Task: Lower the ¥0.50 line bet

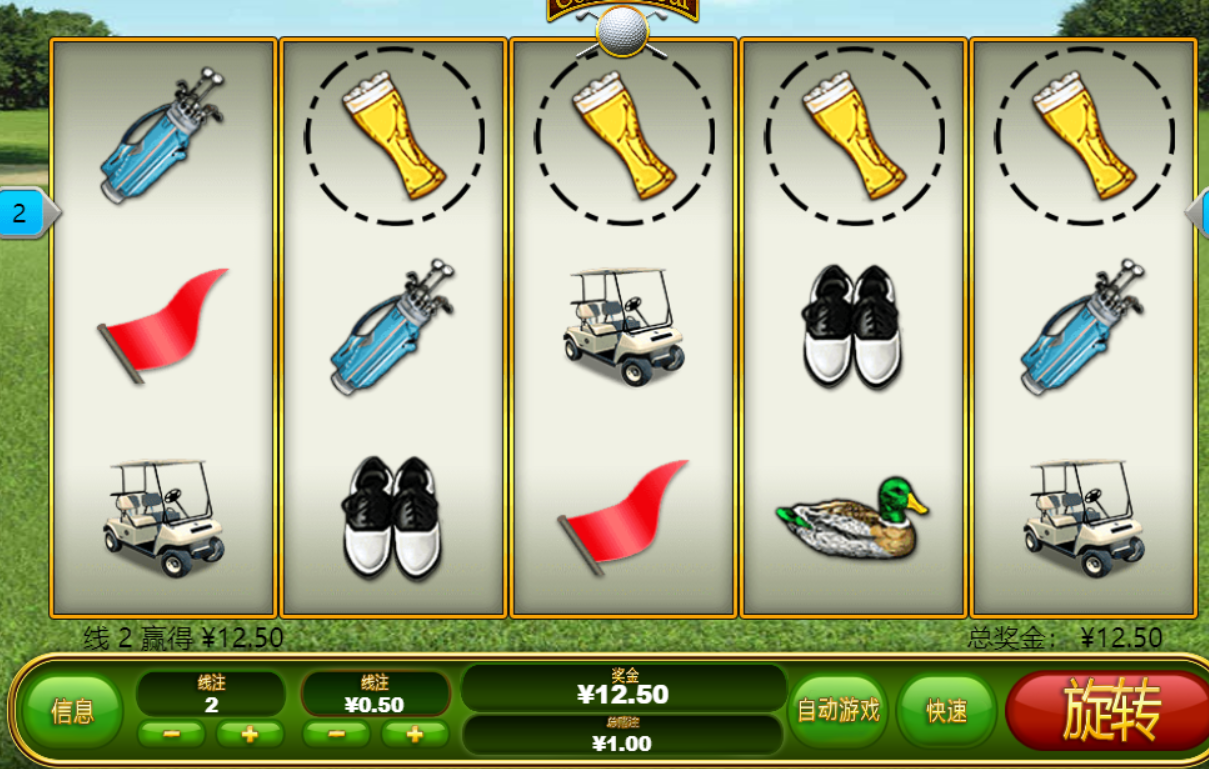Action: (336, 734)
